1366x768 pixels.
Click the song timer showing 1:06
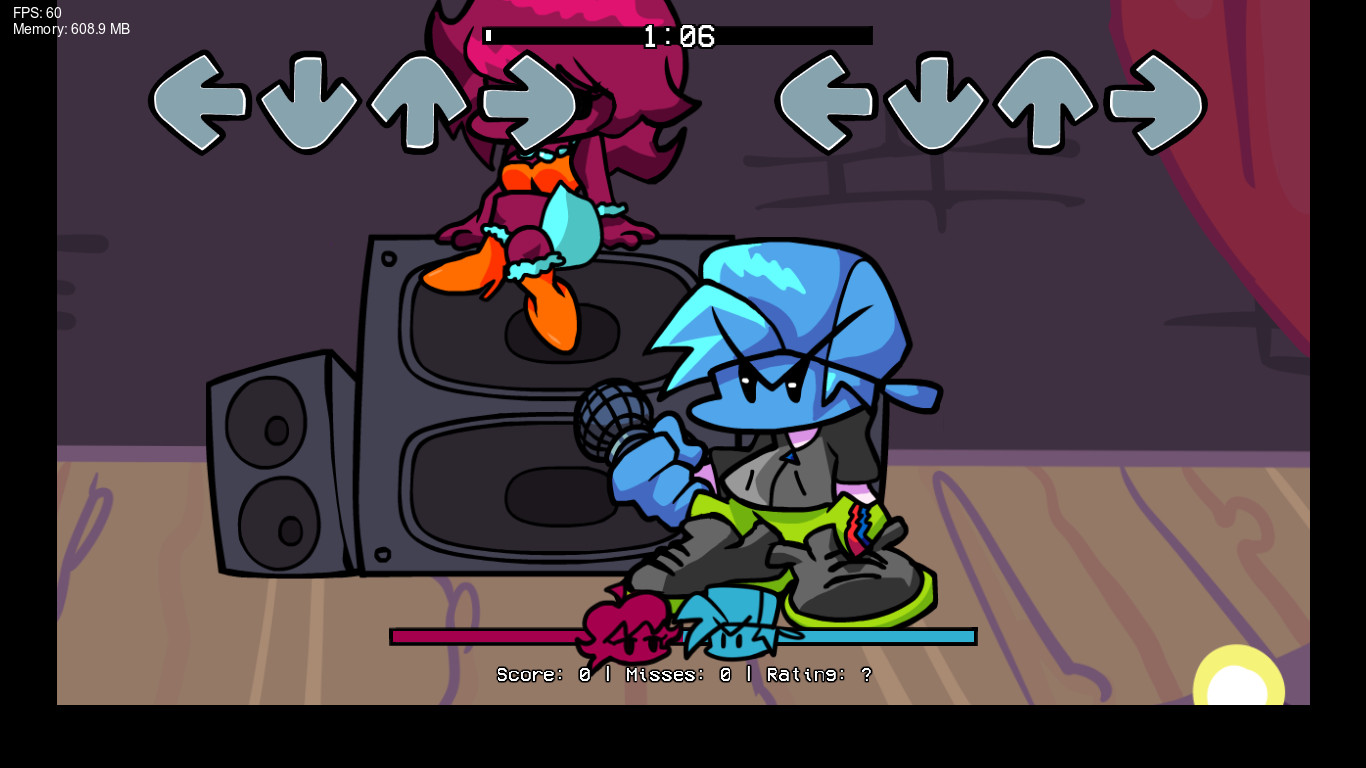coord(679,36)
